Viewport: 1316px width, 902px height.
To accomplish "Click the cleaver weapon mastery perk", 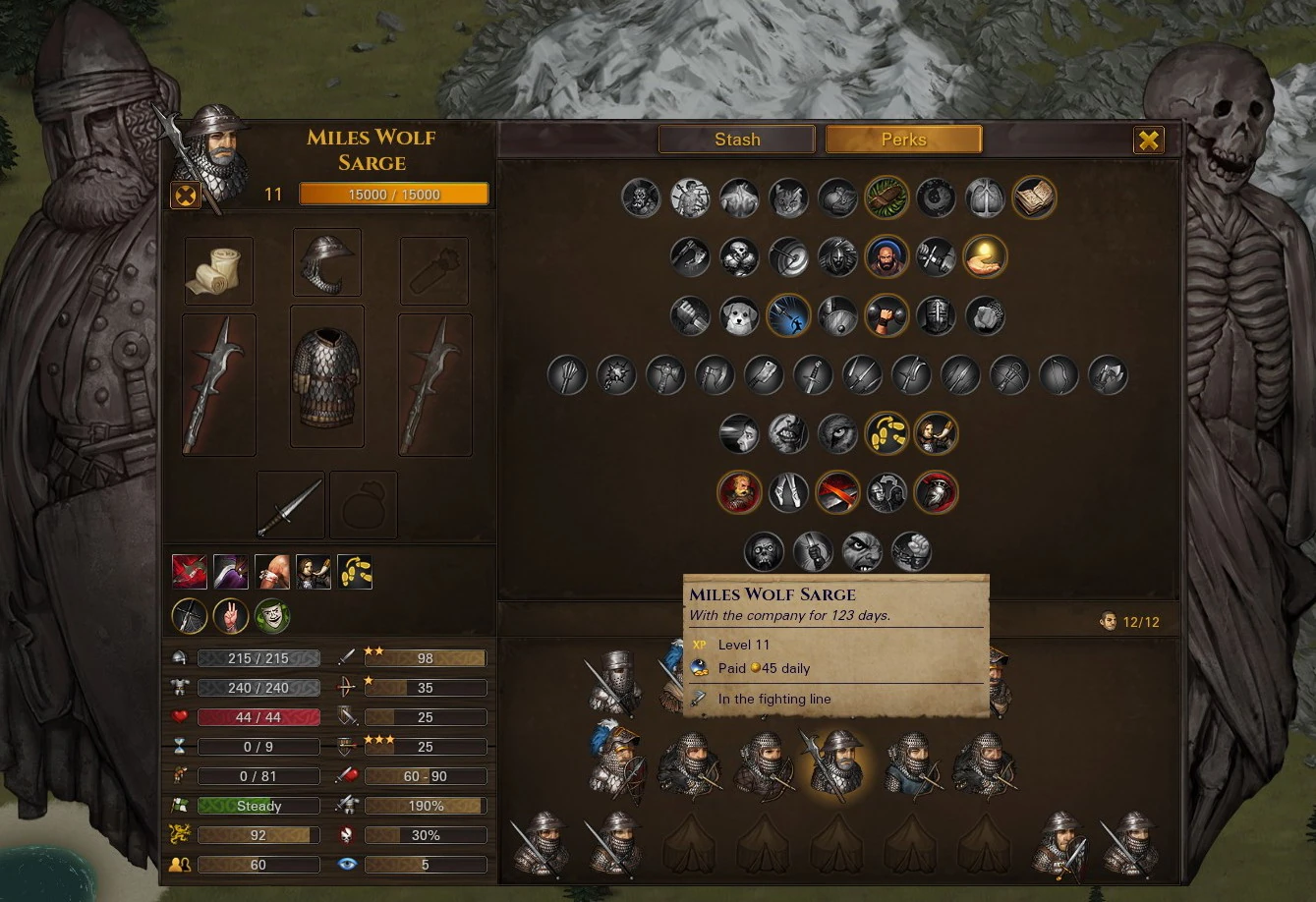I will click(x=764, y=374).
